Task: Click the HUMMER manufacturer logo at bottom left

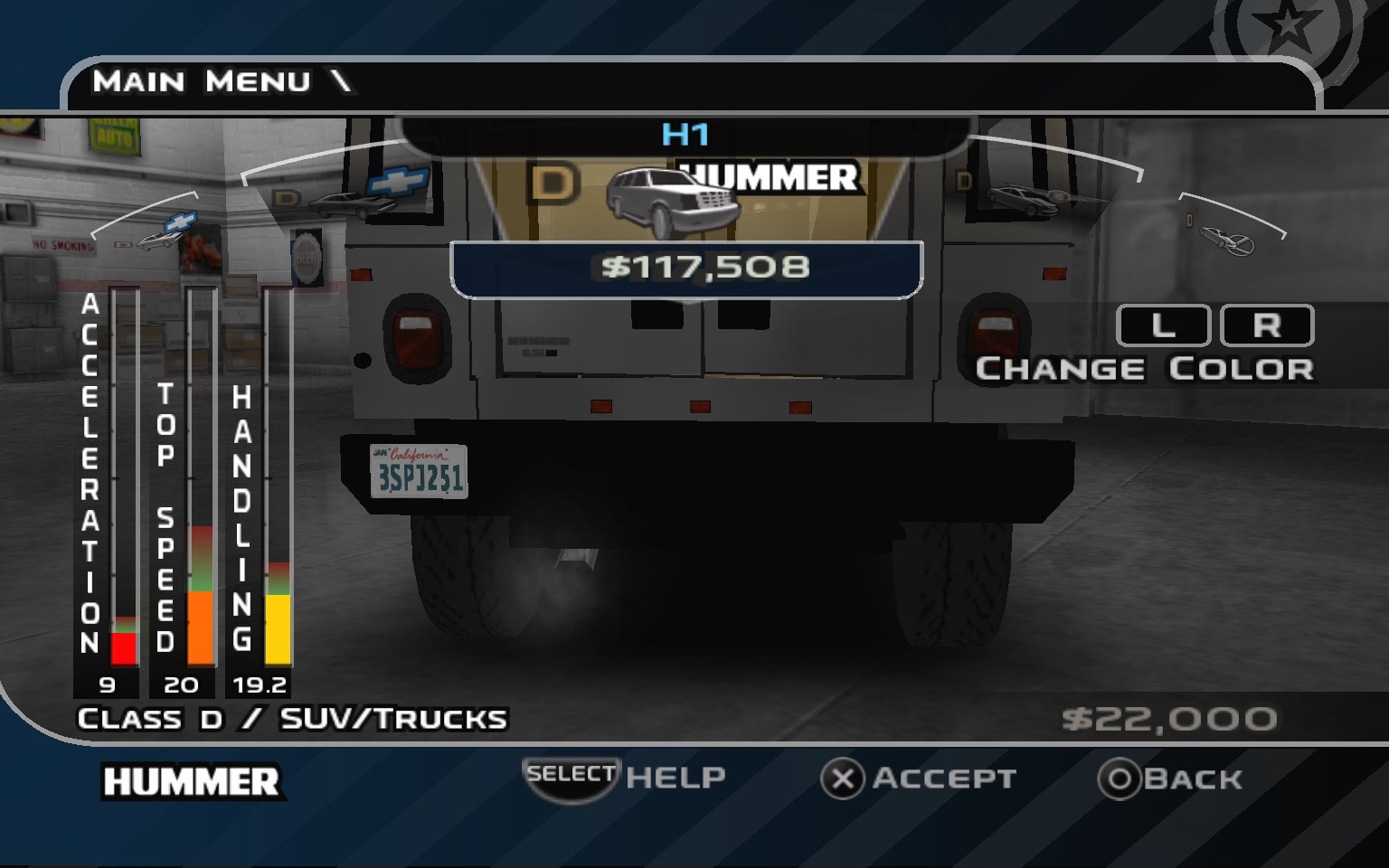Action: coord(191,778)
